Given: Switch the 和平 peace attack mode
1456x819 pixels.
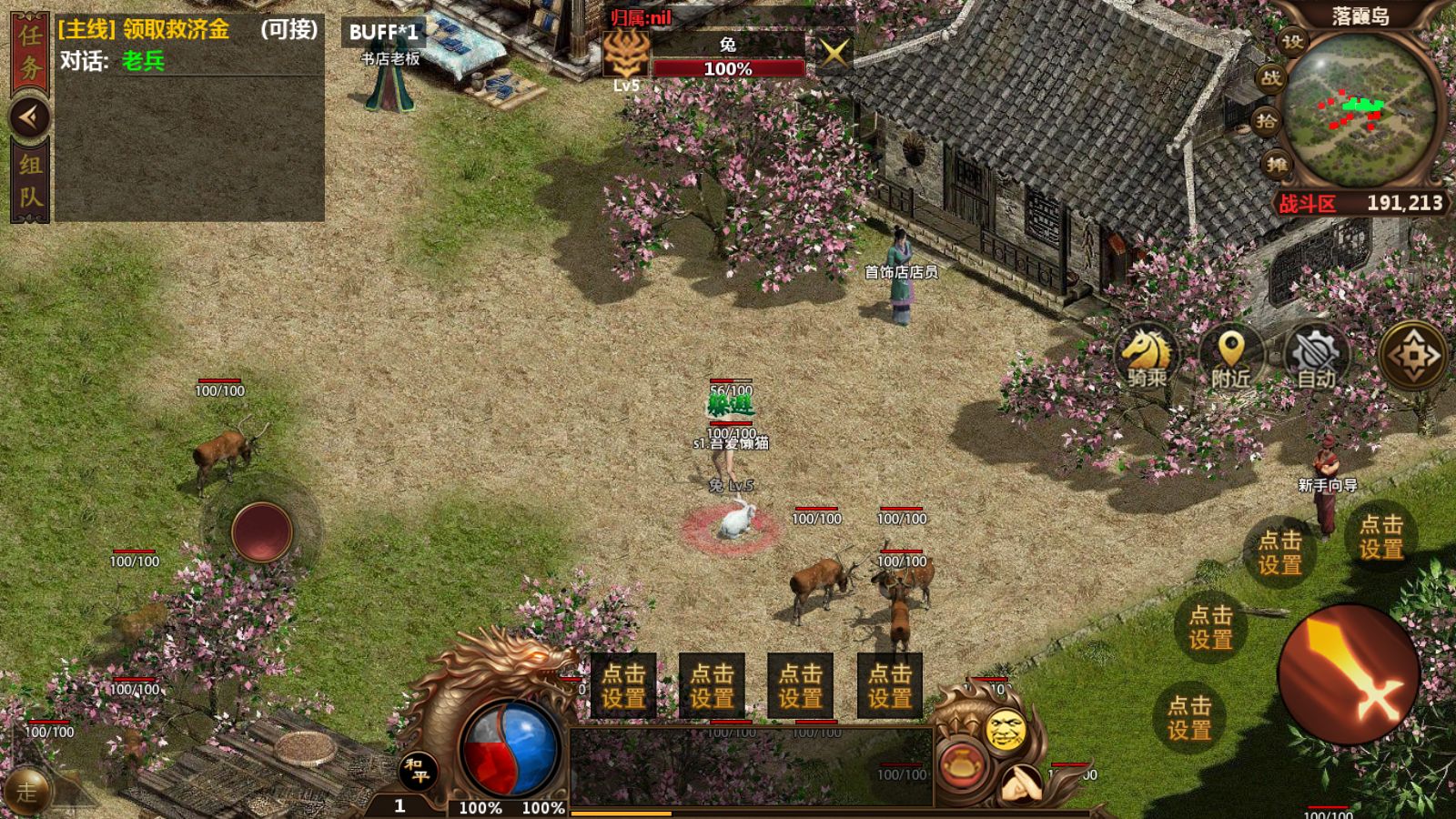Looking at the screenshot, I should click(419, 770).
